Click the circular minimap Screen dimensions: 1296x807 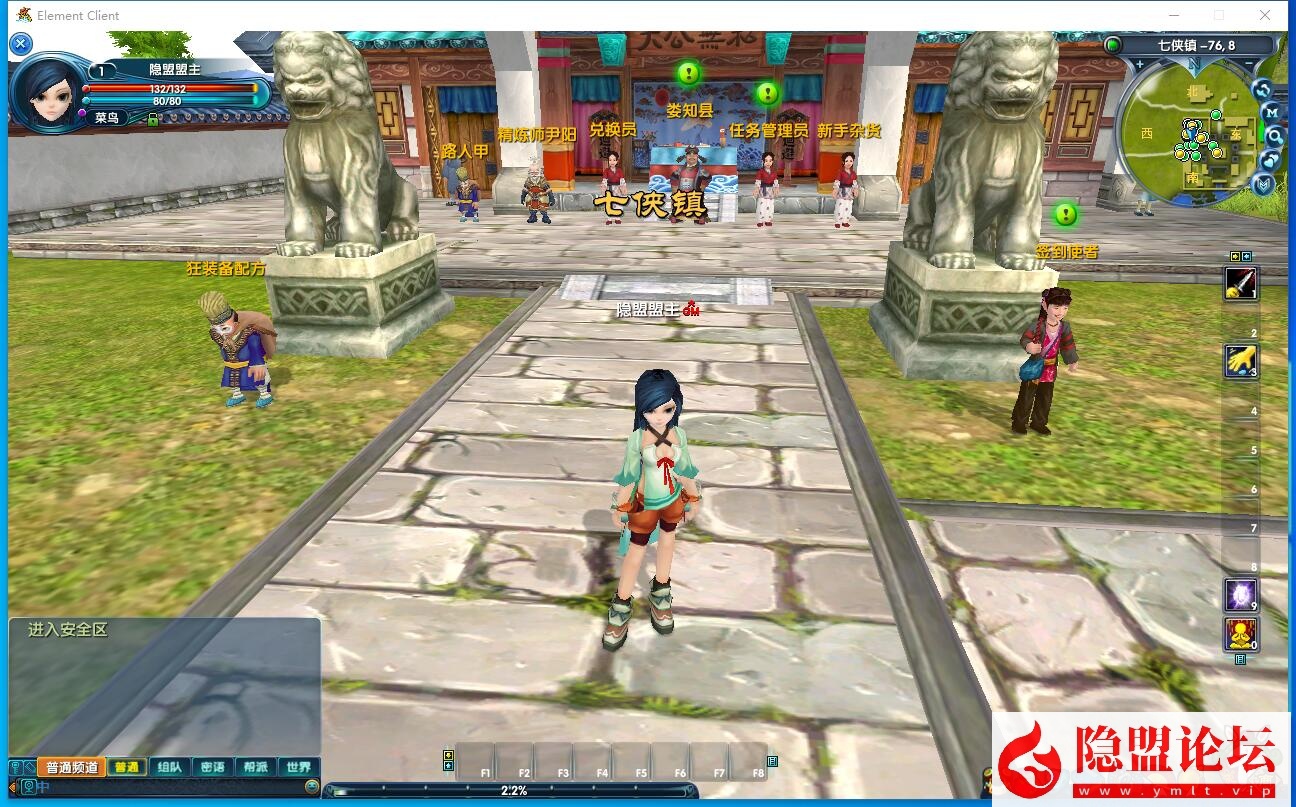1188,134
